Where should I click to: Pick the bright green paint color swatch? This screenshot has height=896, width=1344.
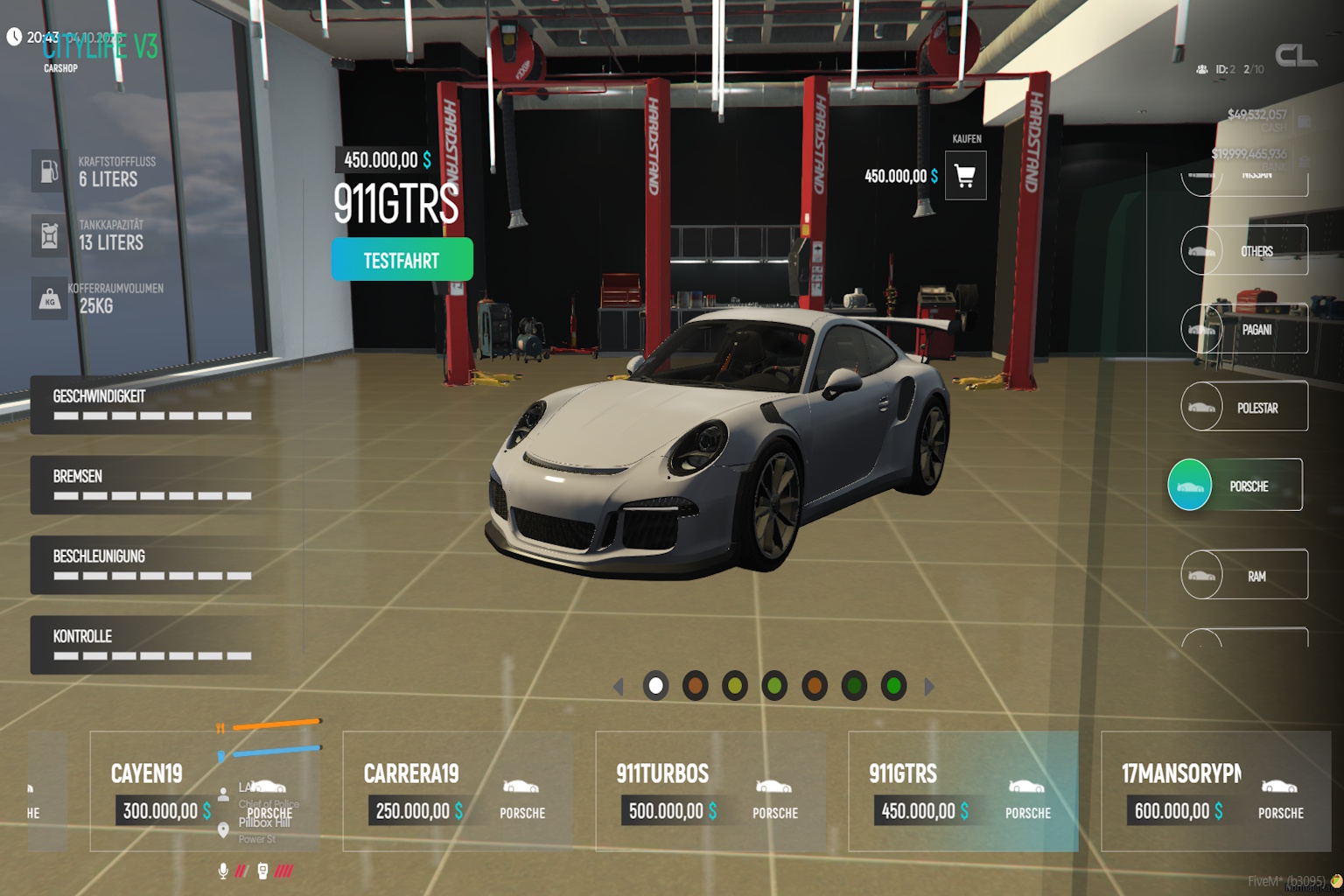coord(893,686)
